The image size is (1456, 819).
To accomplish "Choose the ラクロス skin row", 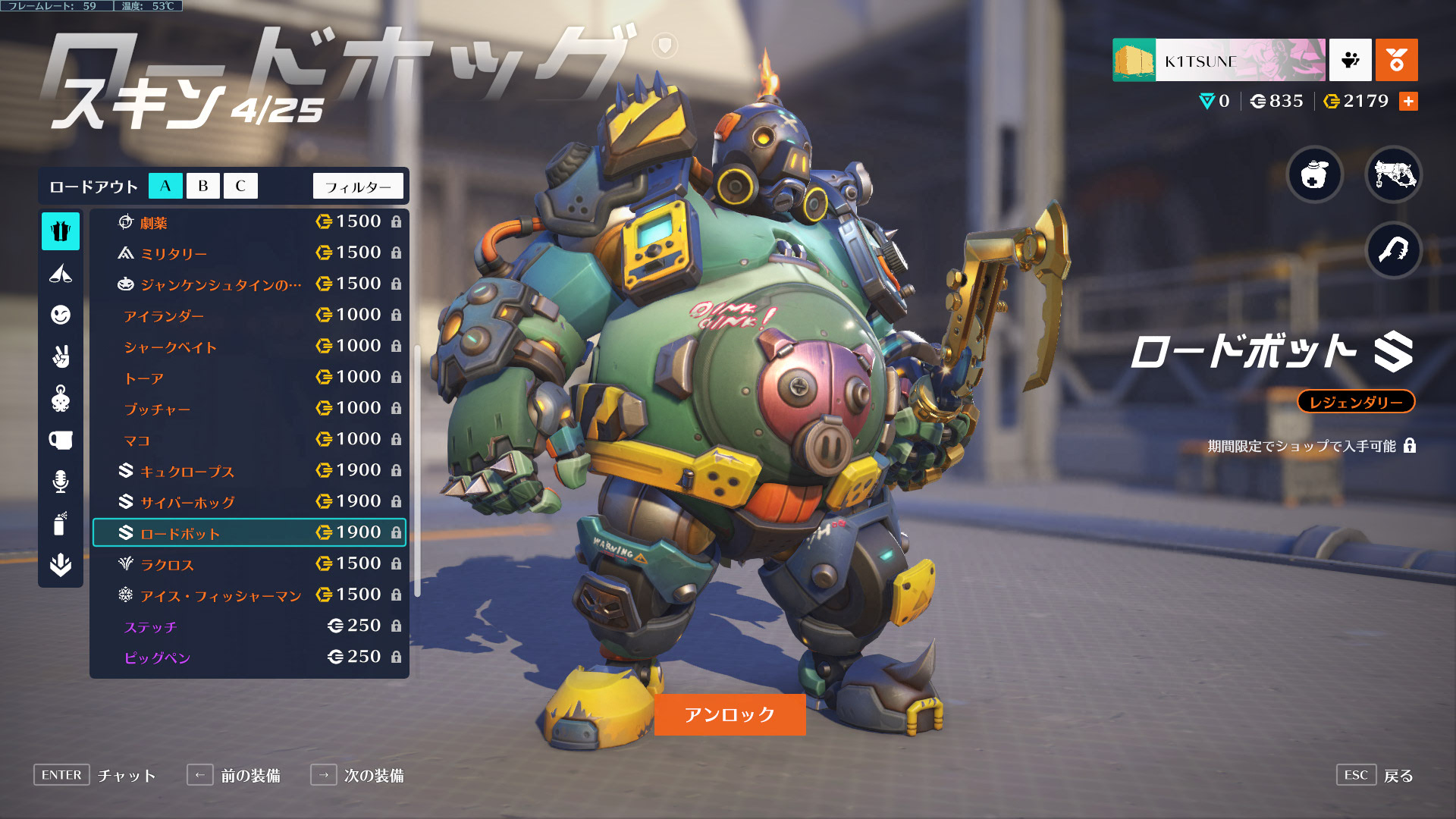I will [249, 564].
